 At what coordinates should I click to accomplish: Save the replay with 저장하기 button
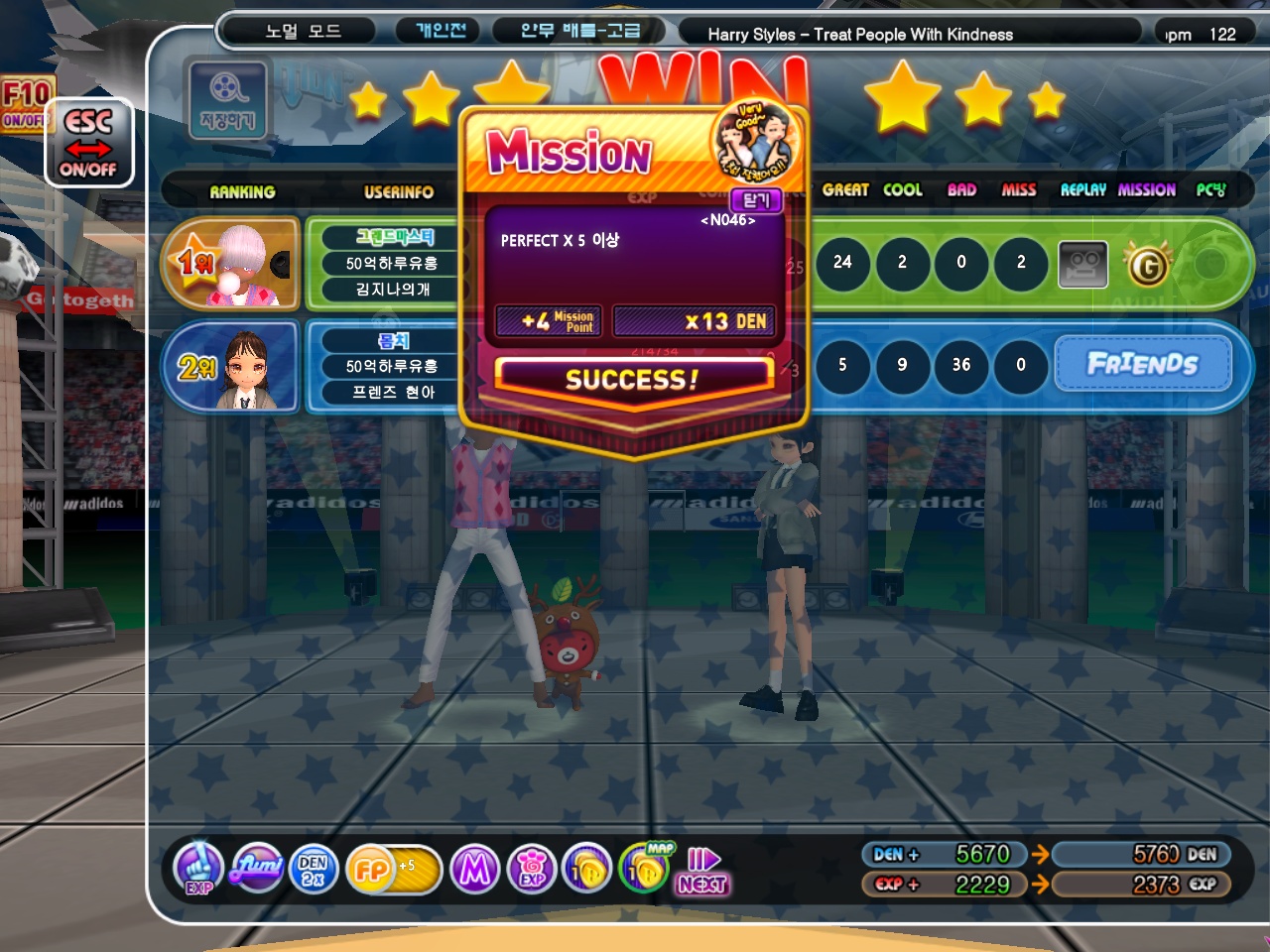227,99
